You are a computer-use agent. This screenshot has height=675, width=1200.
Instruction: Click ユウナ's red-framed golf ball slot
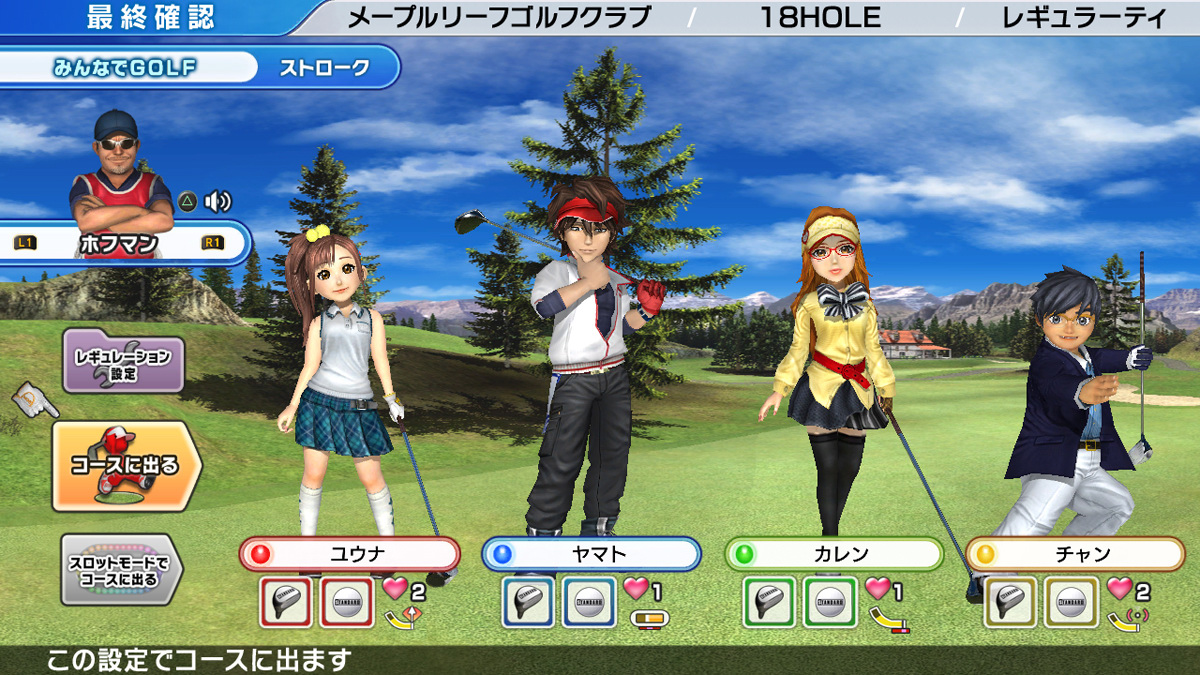click(x=346, y=602)
